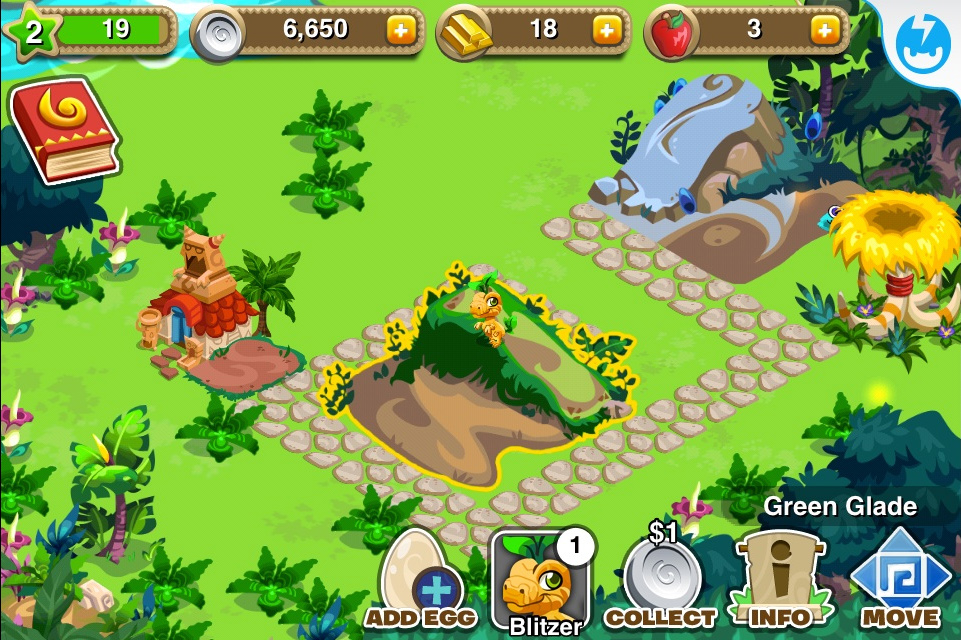
Task: Add more apples with plus button
Action: click(824, 31)
